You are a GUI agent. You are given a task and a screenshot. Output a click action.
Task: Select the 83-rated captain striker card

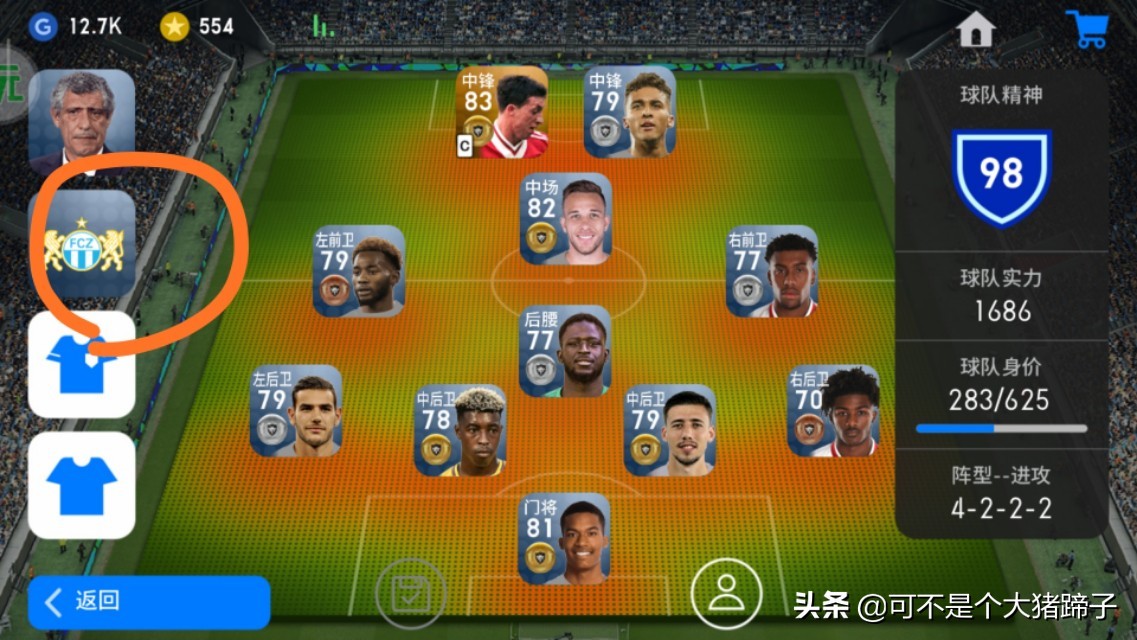click(x=502, y=112)
